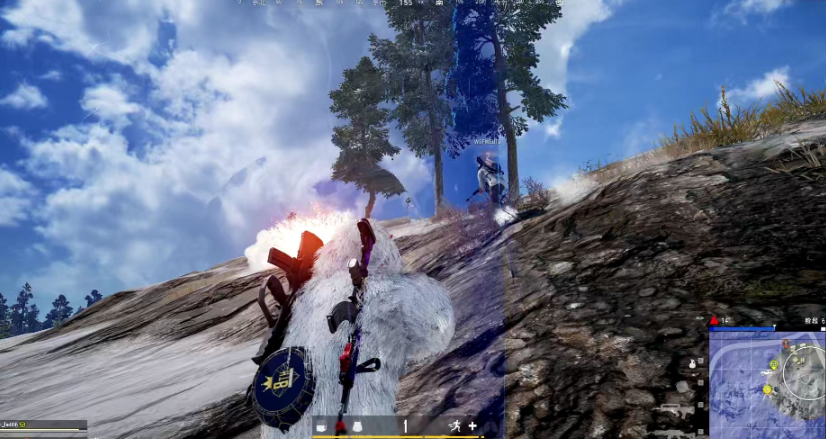Click the helmet equipment icon
Viewport: 826px width, 439px height.
(322, 427)
